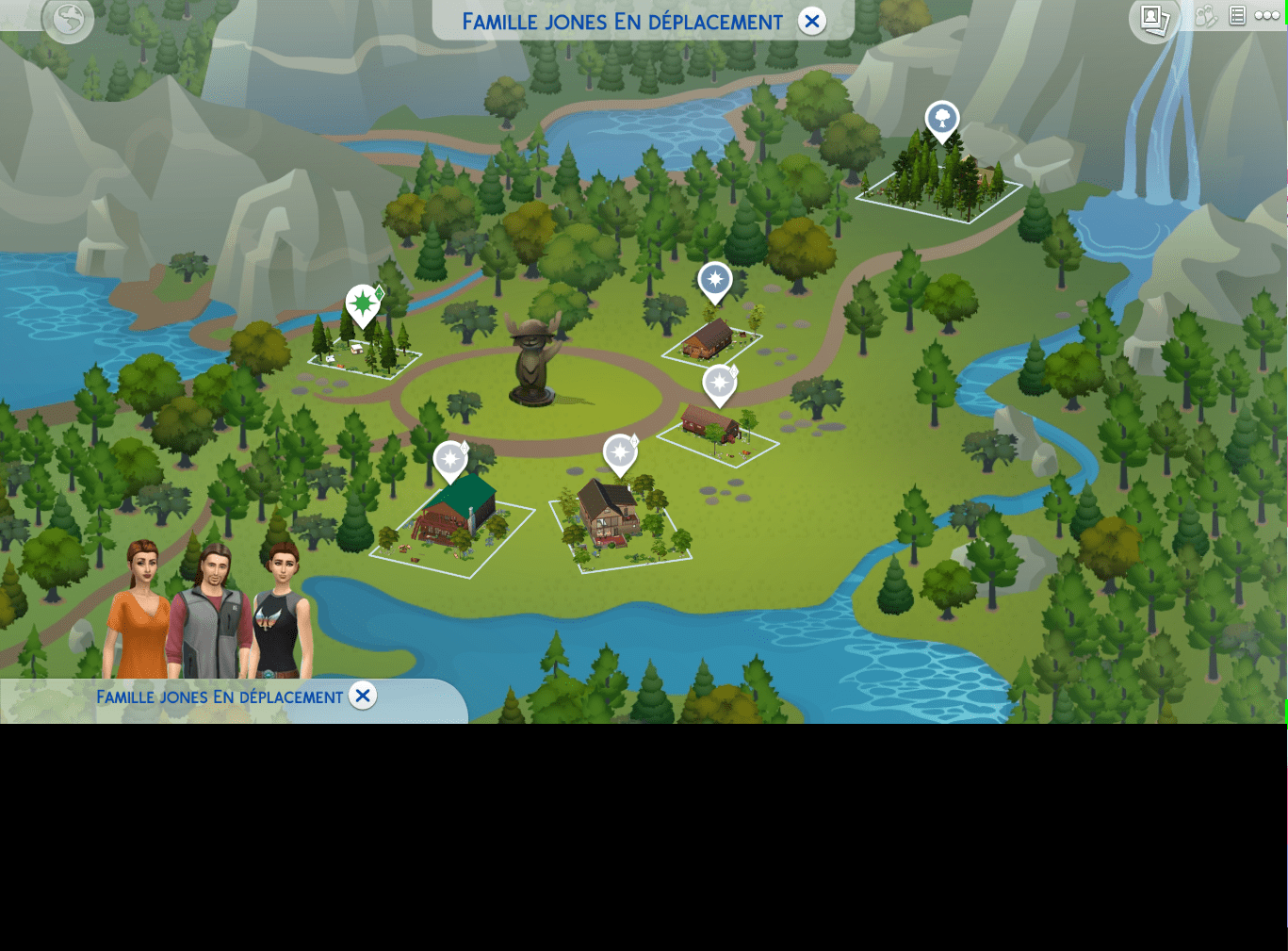Image resolution: width=1288 pixels, height=951 pixels.
Task: Click the compass marker on the two-story house
Action: (x=619, y=454)
